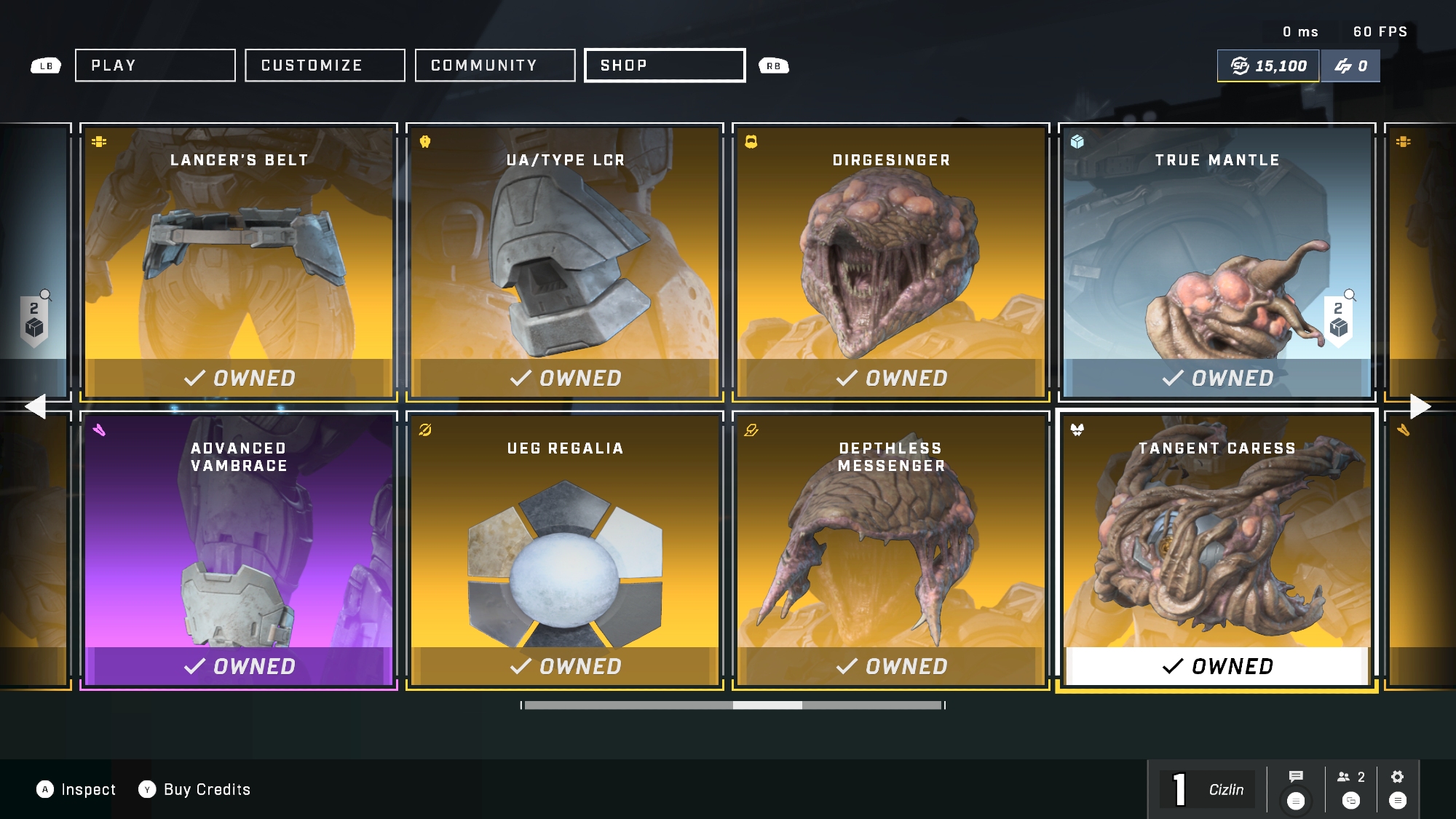Open the 15,100 Spartan Points balance

[1268, 66]
